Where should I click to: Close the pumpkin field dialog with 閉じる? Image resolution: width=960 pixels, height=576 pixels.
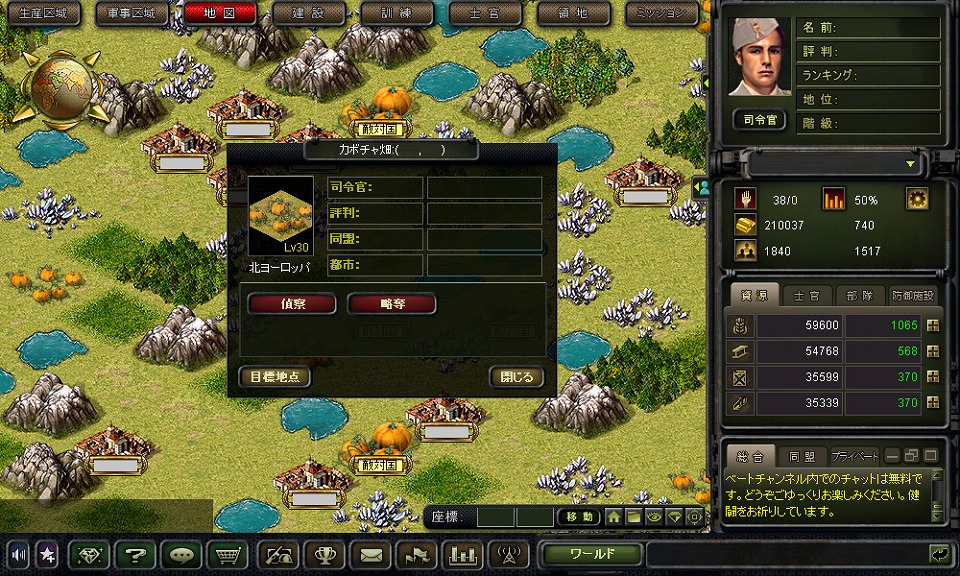pos(517,377)
